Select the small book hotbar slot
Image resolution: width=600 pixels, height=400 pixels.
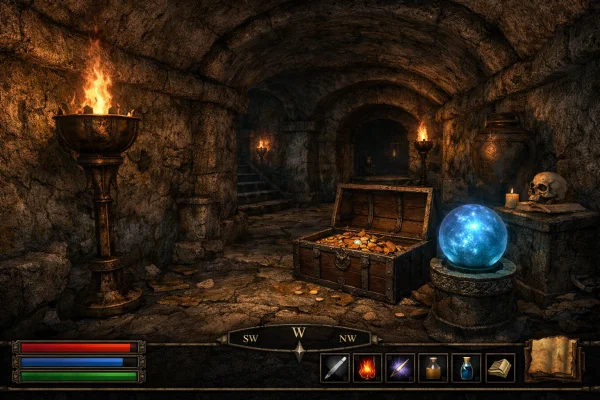coord(500,367)
